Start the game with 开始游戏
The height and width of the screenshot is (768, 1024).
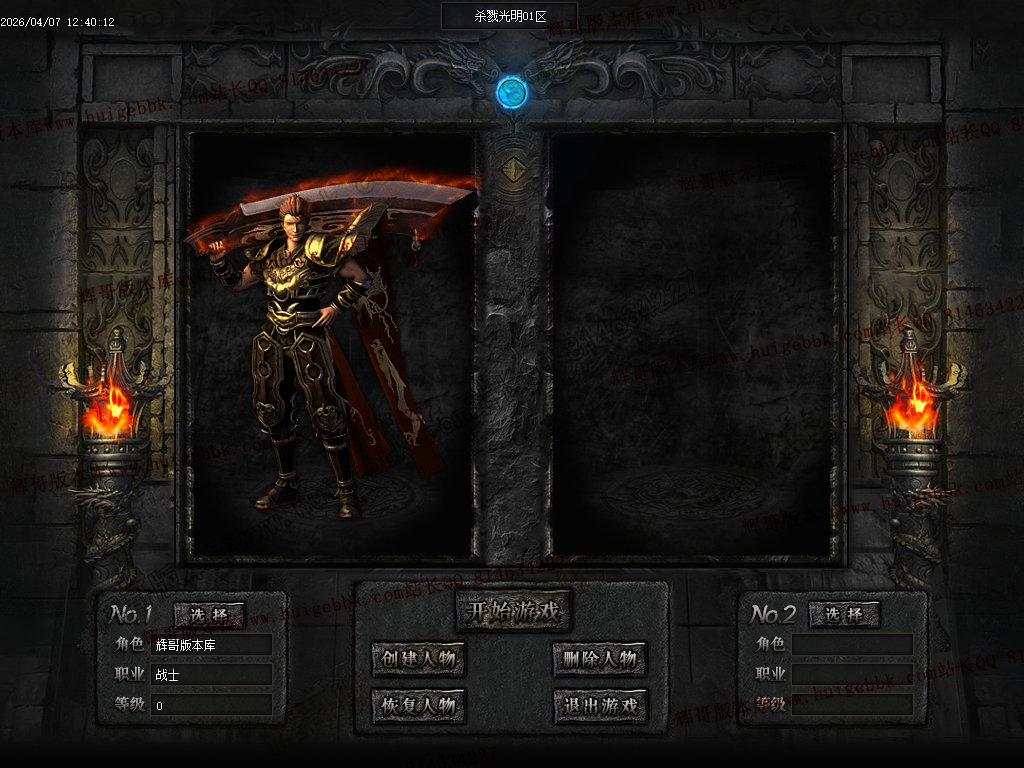point(513,609)
